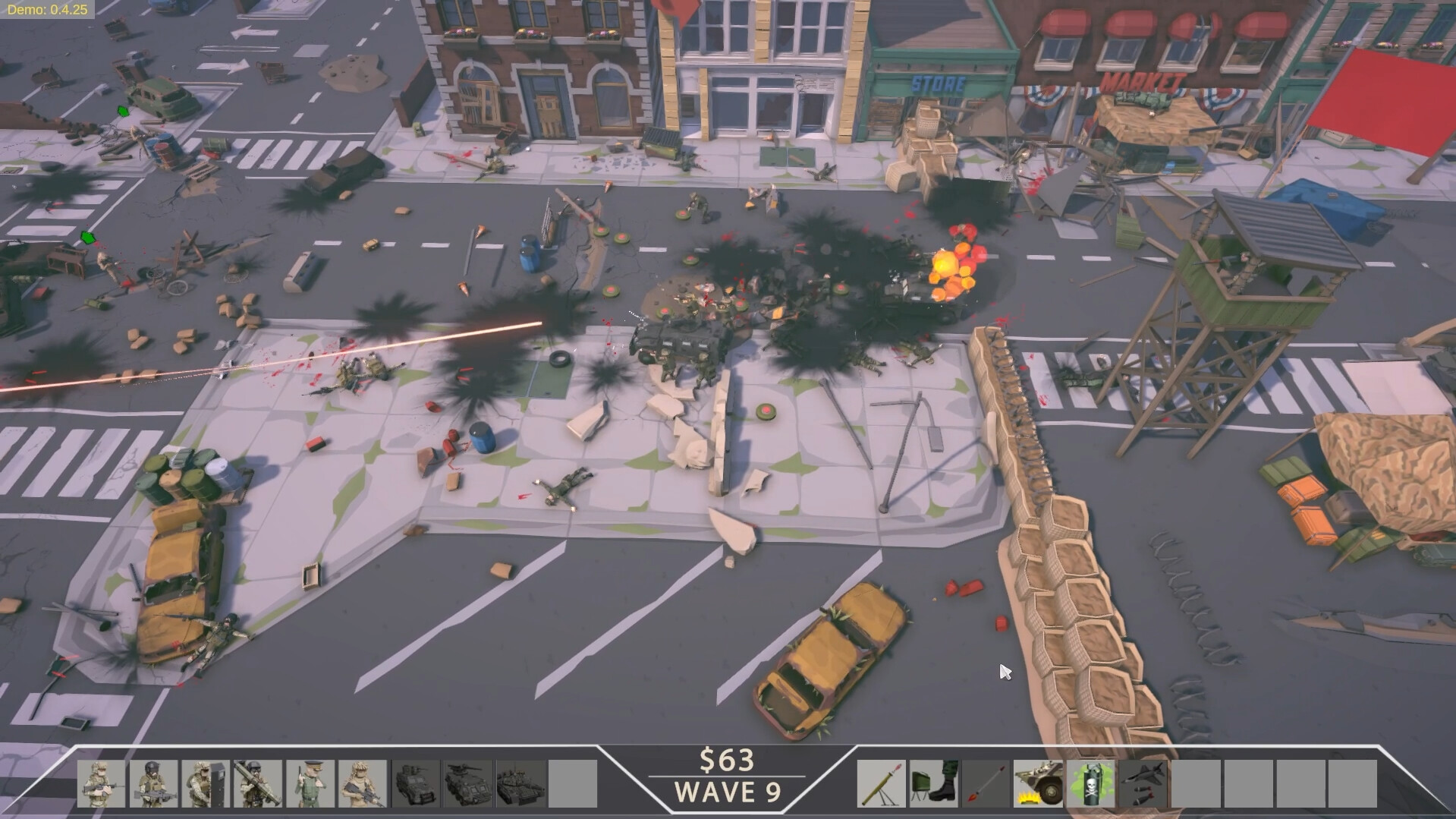The height and width of the screenshot is (819, 1456).
Task: Click the $63 money counter display
Action: [728, 761]
